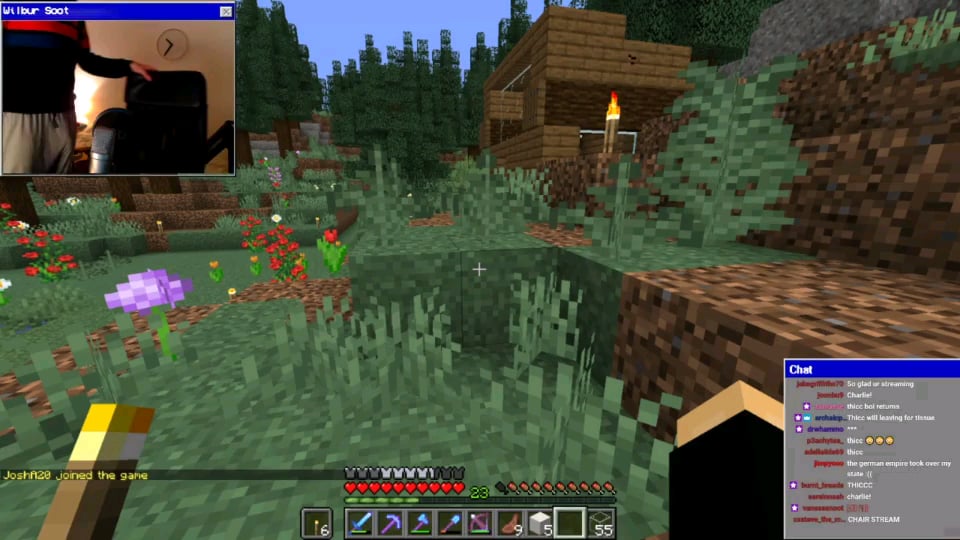
Task: Select the cooked meat stack of 9
Action: point(510,523)
